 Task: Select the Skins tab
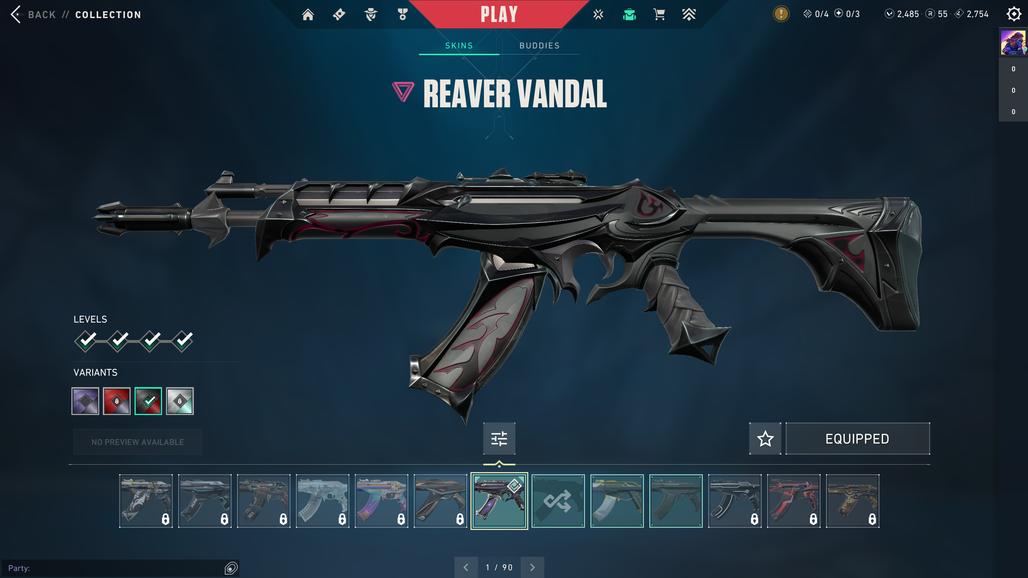coord(459,46)
